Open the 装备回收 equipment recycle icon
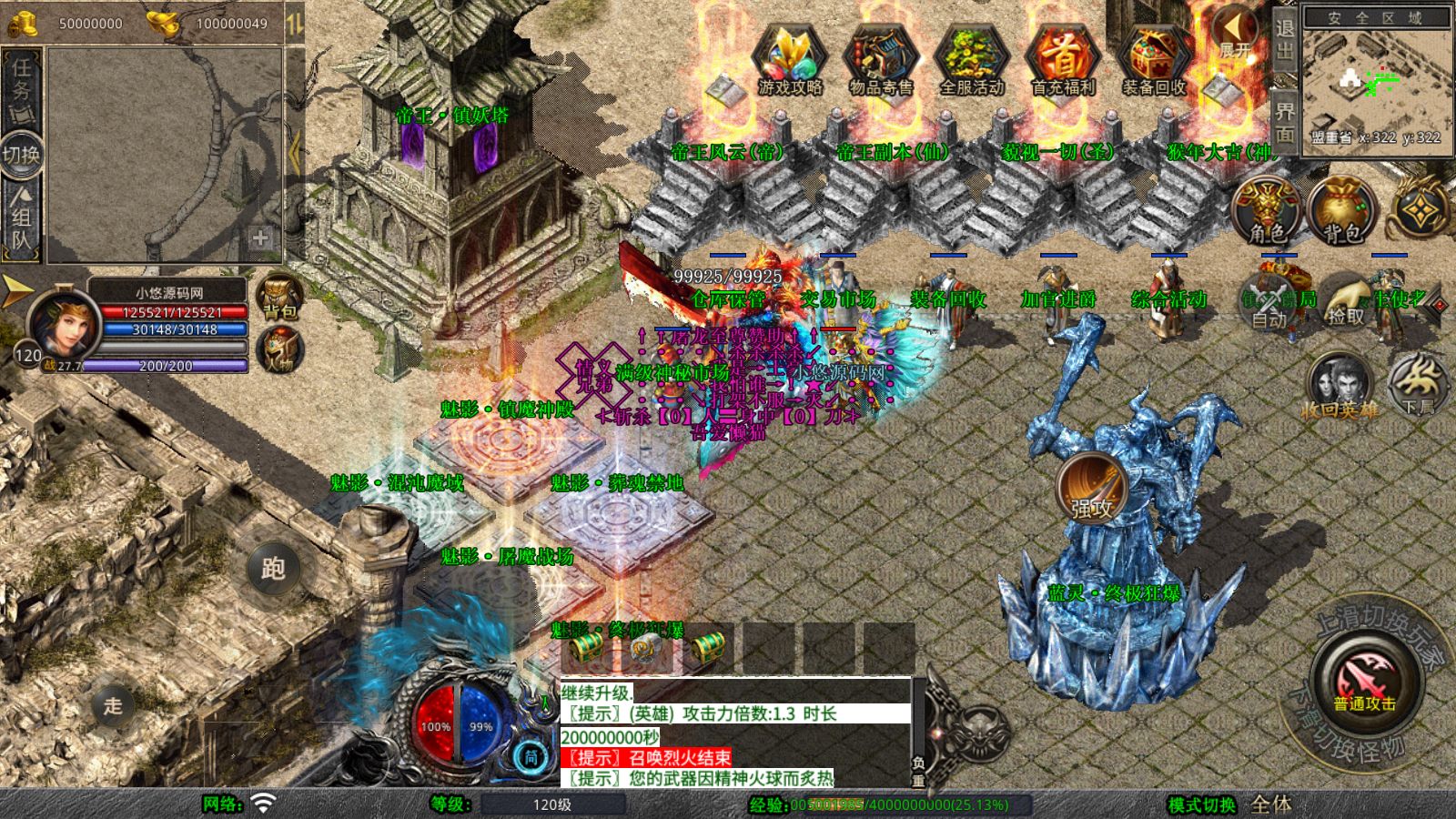This screenshot has width=1456, height=819. [x=1154, y=58]
